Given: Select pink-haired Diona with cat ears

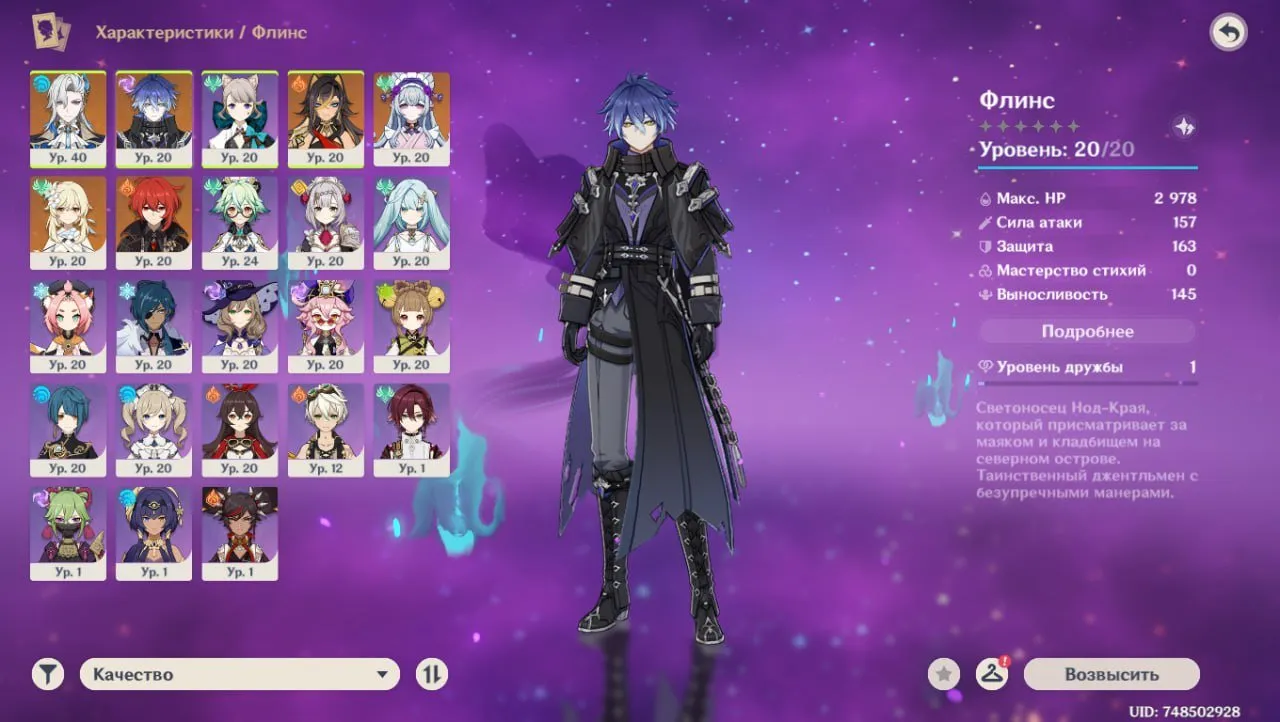Looking at the screenshot, I should 68,326.
